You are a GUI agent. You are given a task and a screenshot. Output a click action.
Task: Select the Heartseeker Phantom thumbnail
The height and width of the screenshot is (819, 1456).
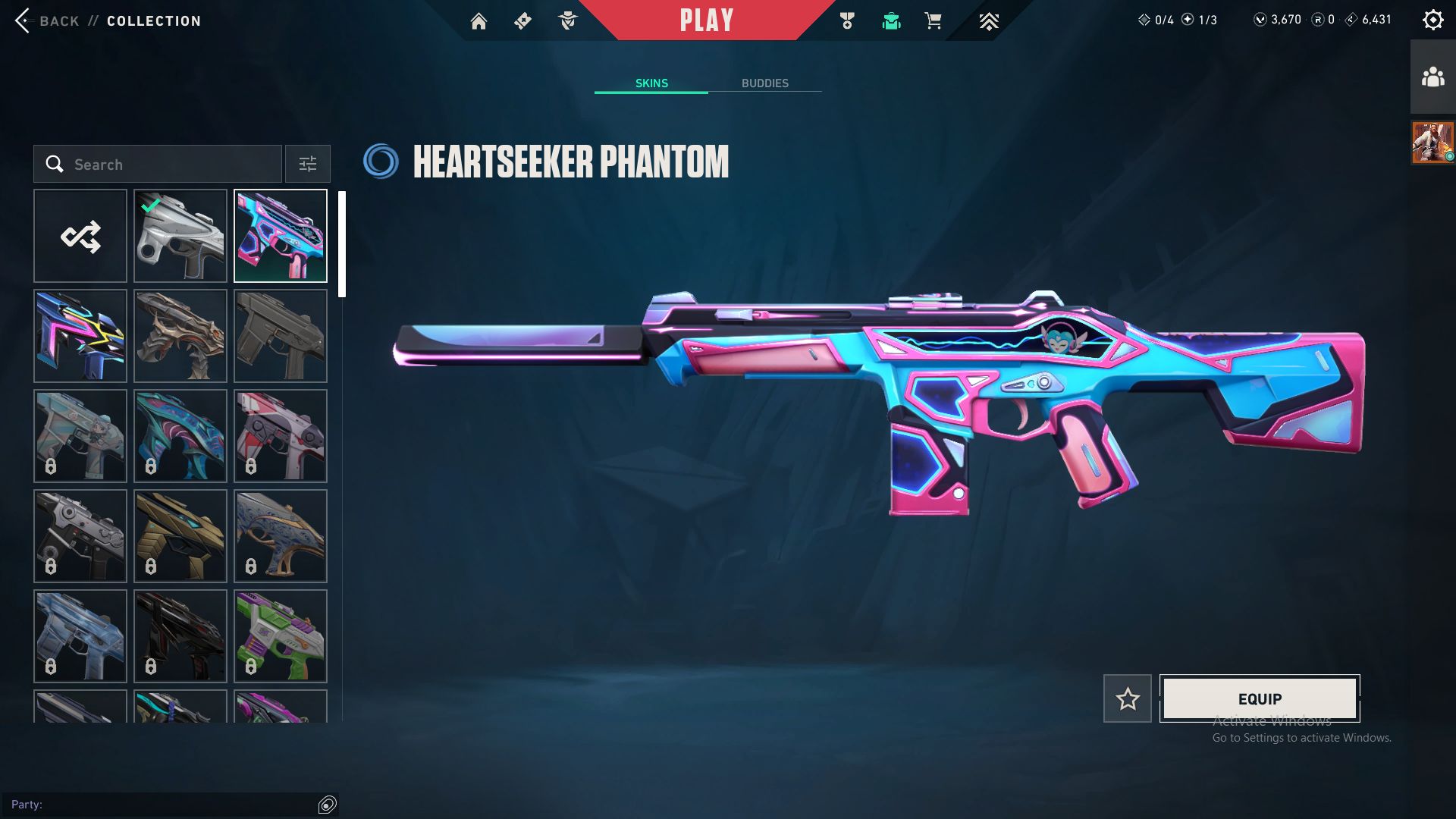point(281,237)
